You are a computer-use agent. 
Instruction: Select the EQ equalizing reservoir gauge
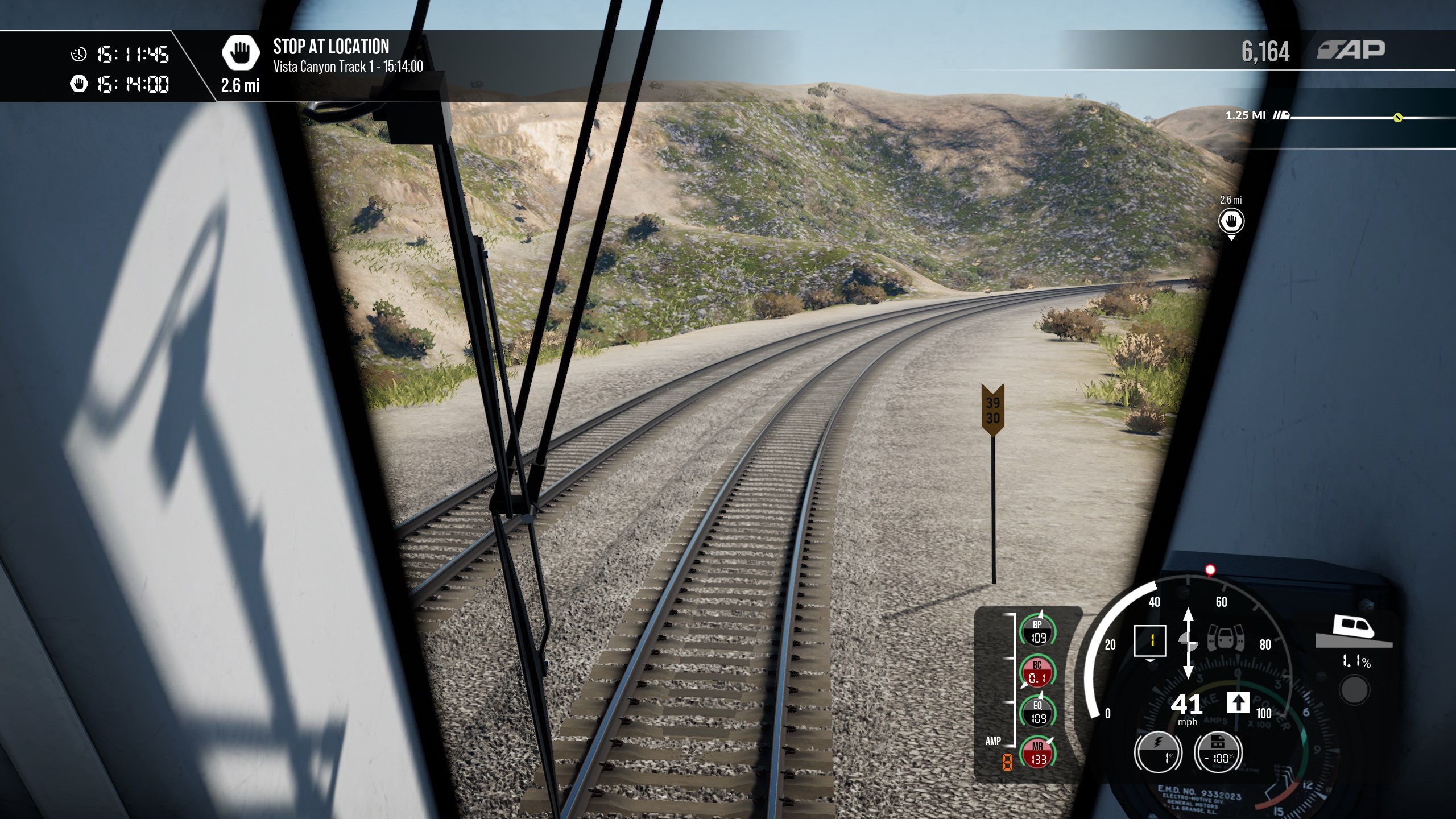(1038, 713)
